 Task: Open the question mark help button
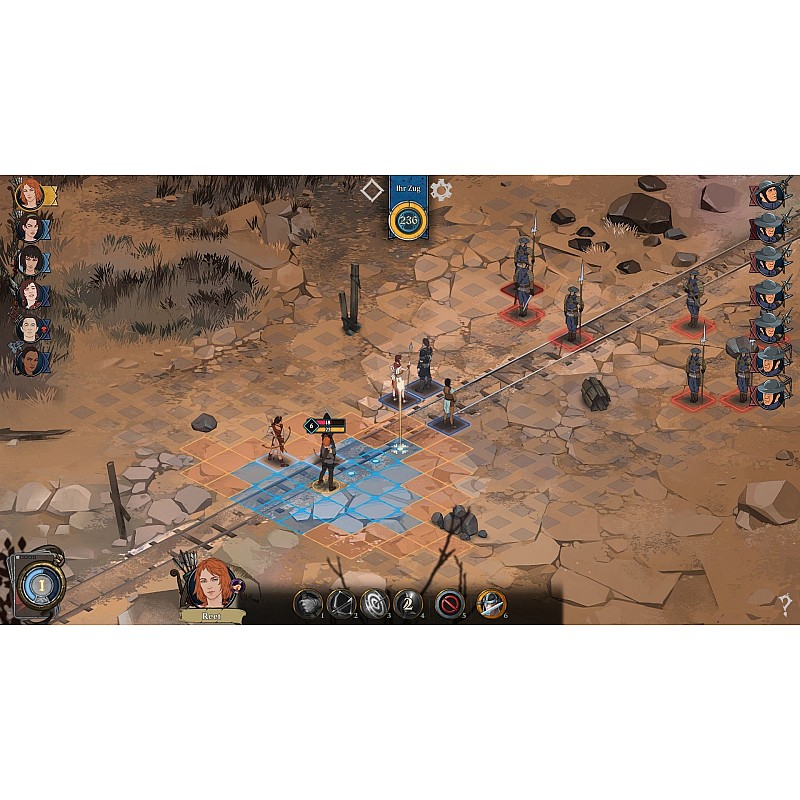tap(786, 604)
